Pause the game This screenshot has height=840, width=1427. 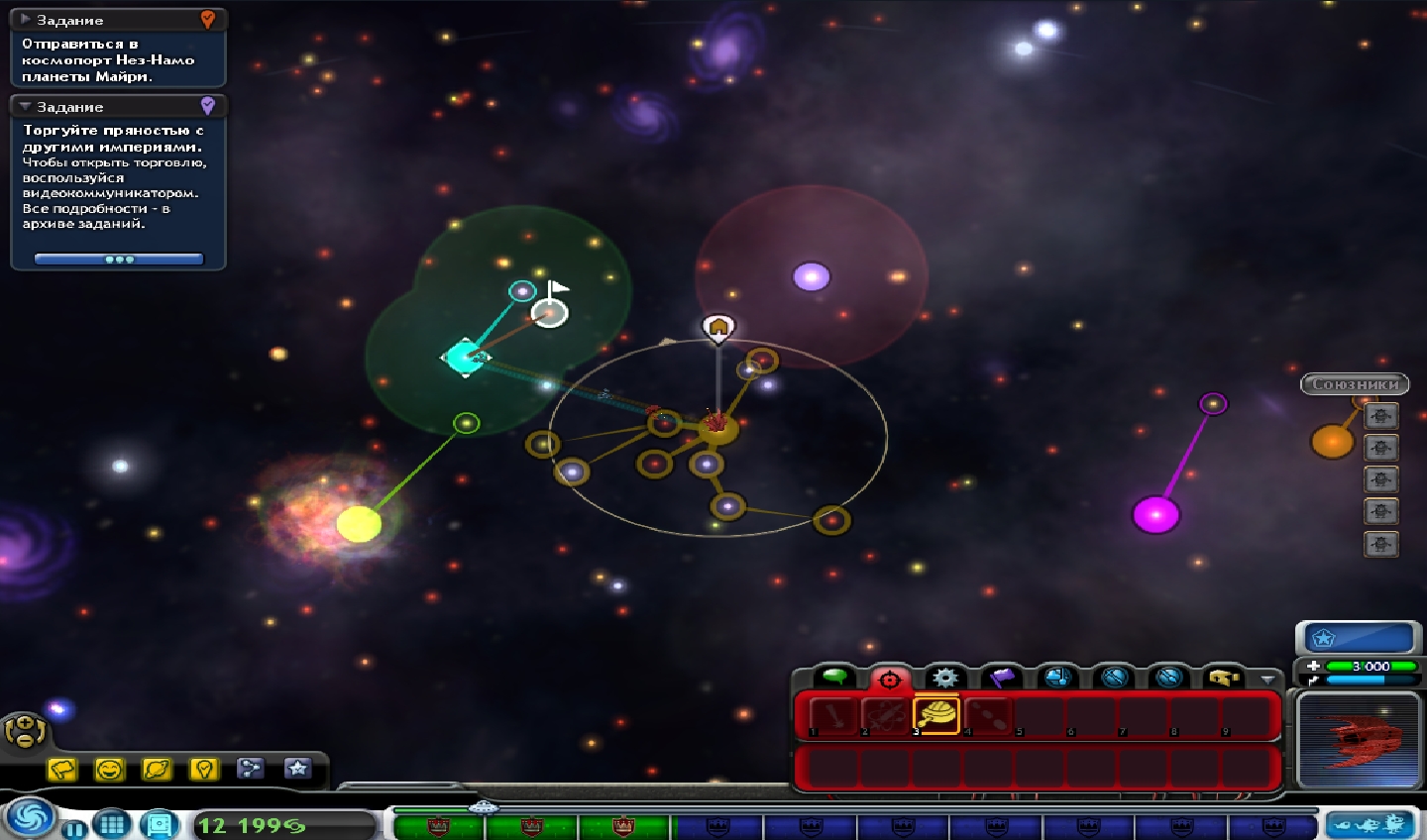click(74, 828)
